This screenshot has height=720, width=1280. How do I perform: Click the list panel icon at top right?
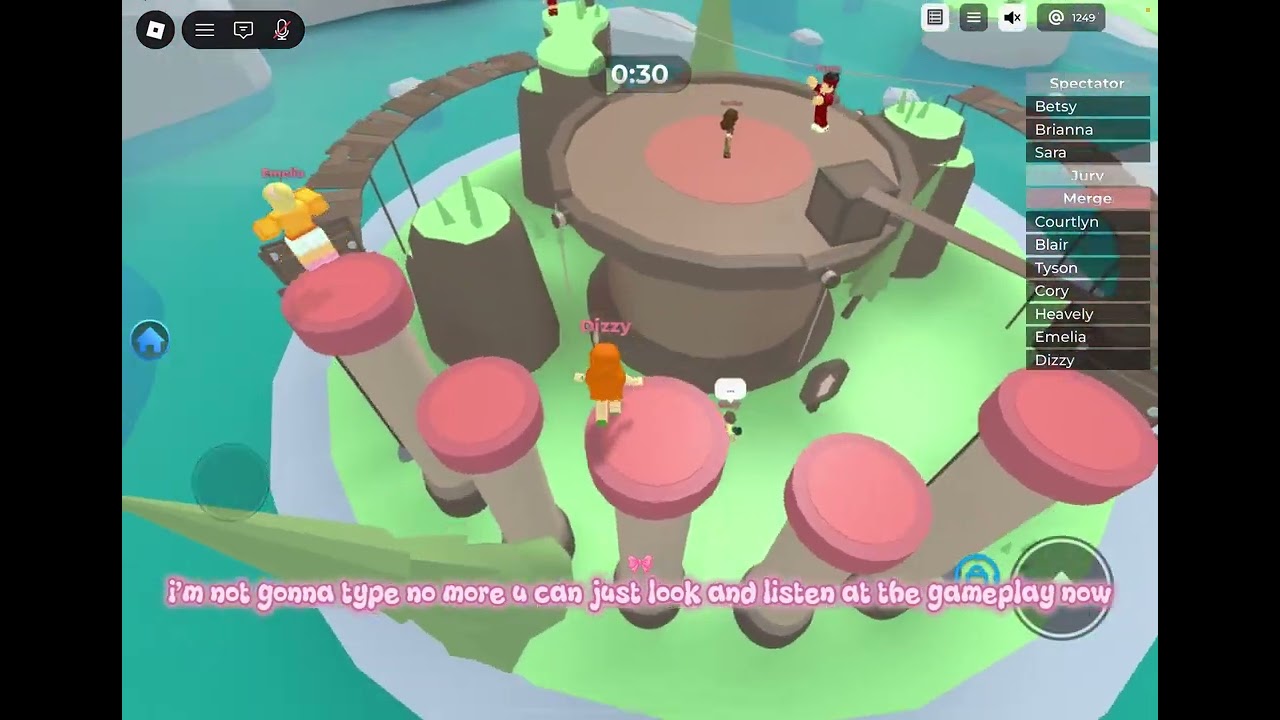(935, 18)
